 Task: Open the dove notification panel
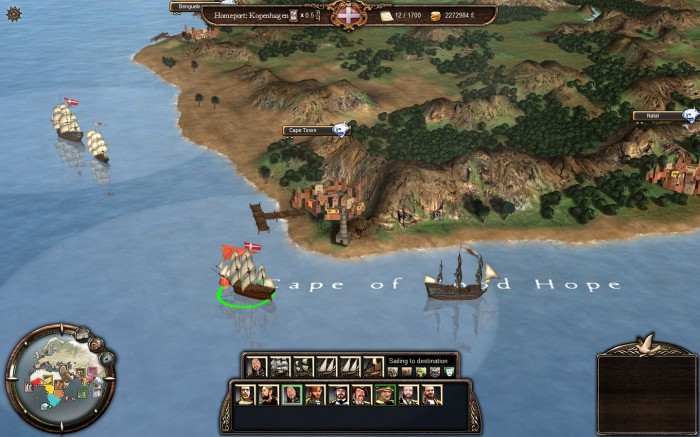[646, 385]
